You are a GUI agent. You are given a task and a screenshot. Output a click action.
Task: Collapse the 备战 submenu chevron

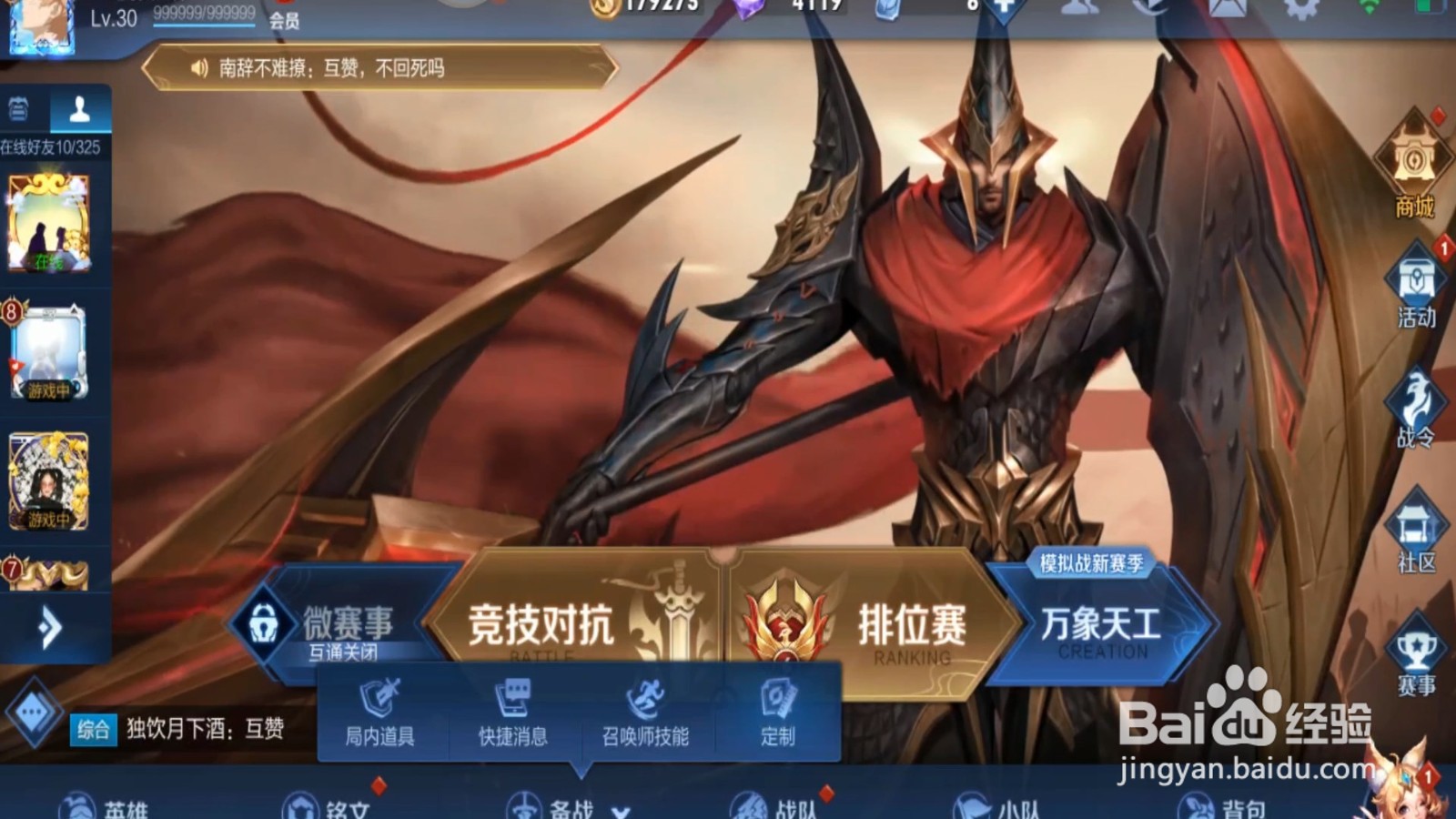pyautogui.click(x=622, y=813)
